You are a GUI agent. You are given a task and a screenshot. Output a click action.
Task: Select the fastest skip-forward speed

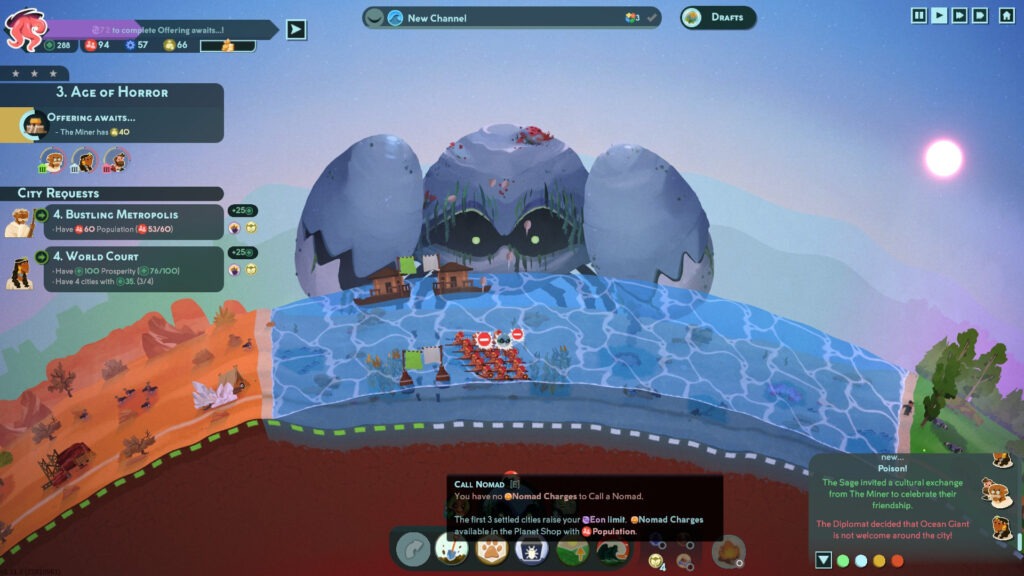coord(980,15)
